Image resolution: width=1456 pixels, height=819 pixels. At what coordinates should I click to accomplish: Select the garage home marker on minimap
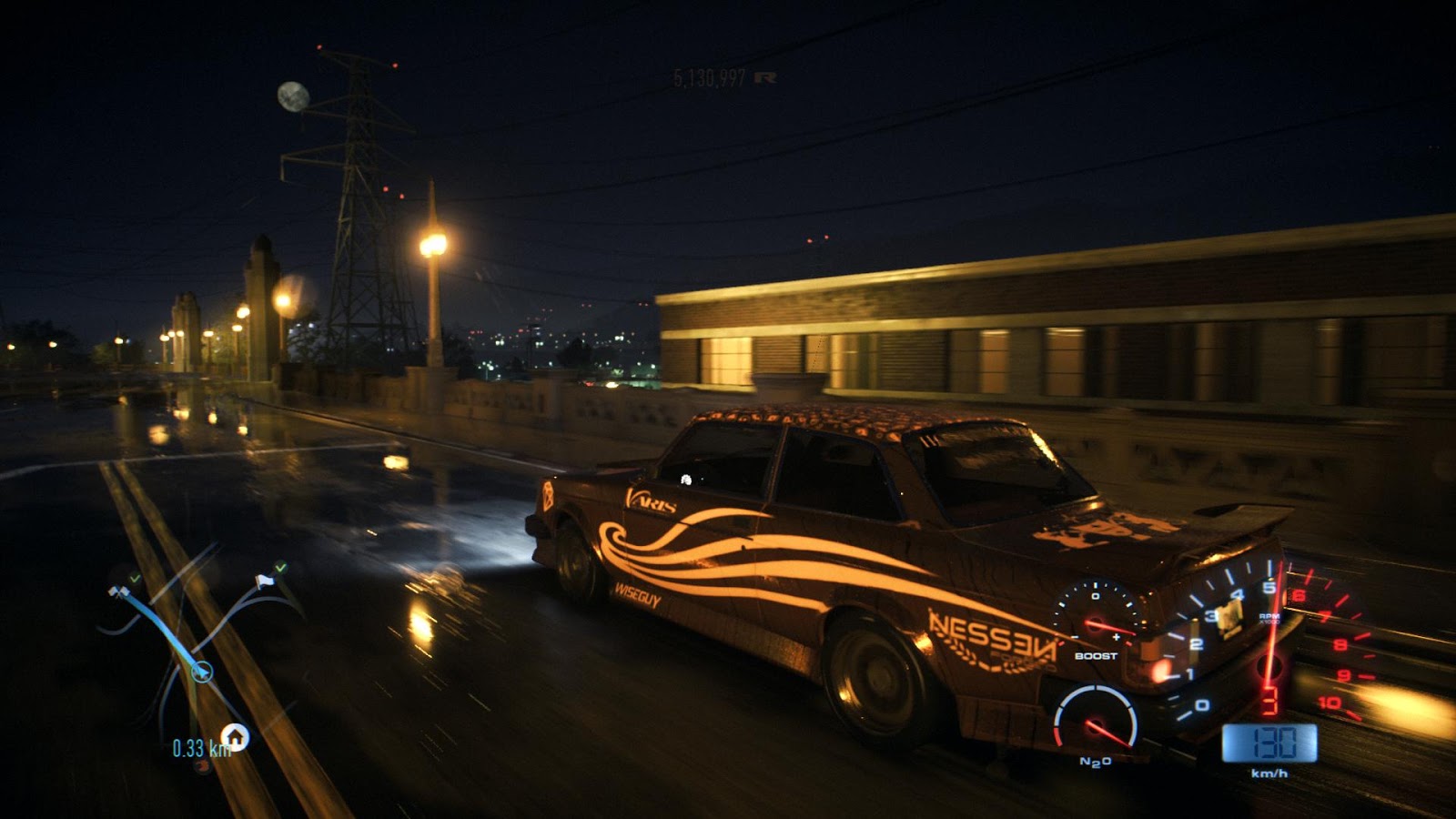(x=235, y=735)
